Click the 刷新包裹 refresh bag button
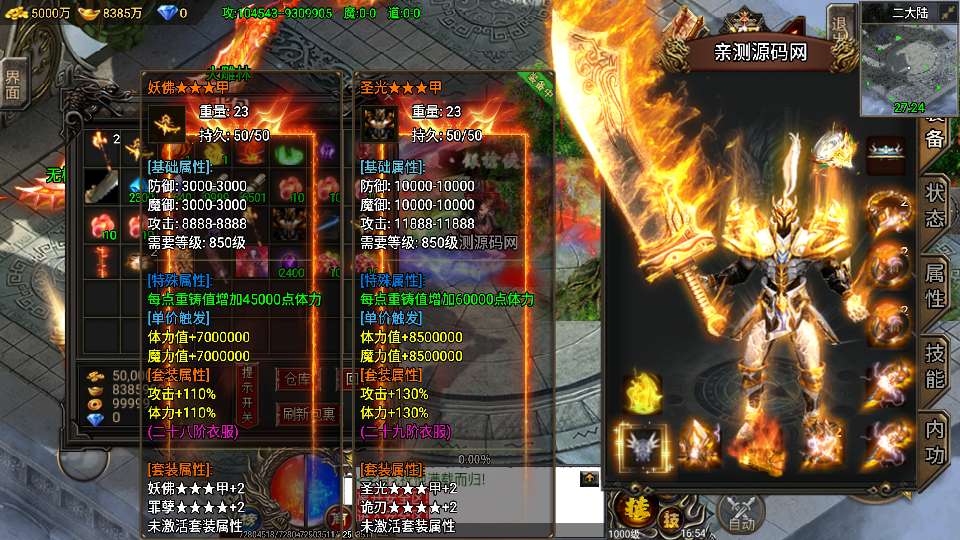 (309, 414)
